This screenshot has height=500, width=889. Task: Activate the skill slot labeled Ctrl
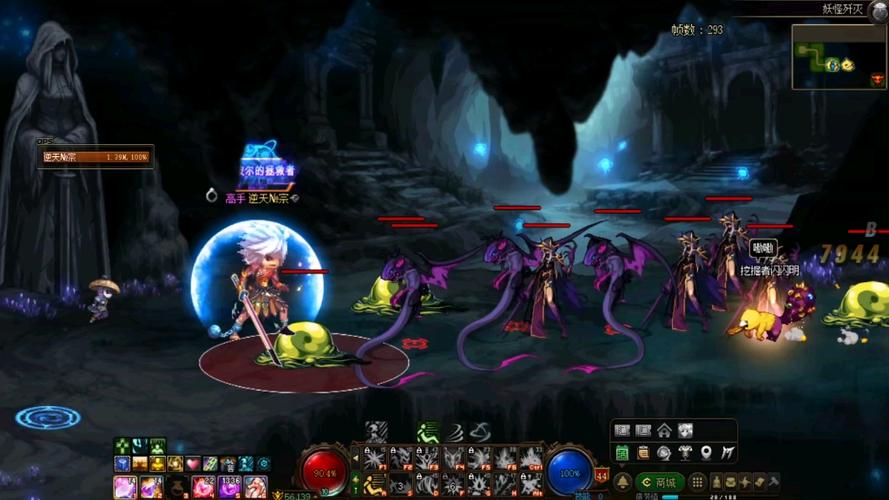(532, 459)
